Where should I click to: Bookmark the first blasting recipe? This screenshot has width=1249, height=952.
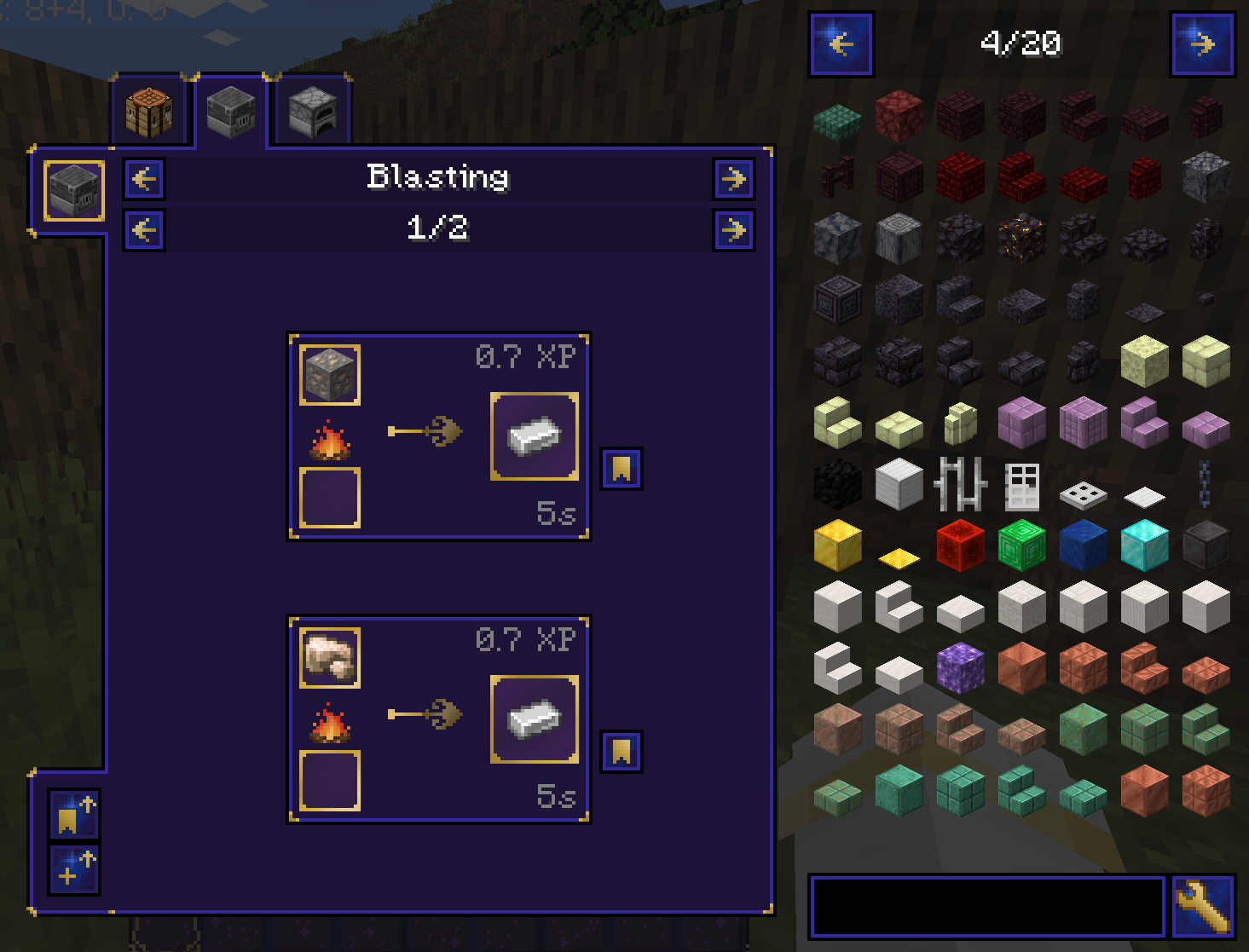coord(621,468)
